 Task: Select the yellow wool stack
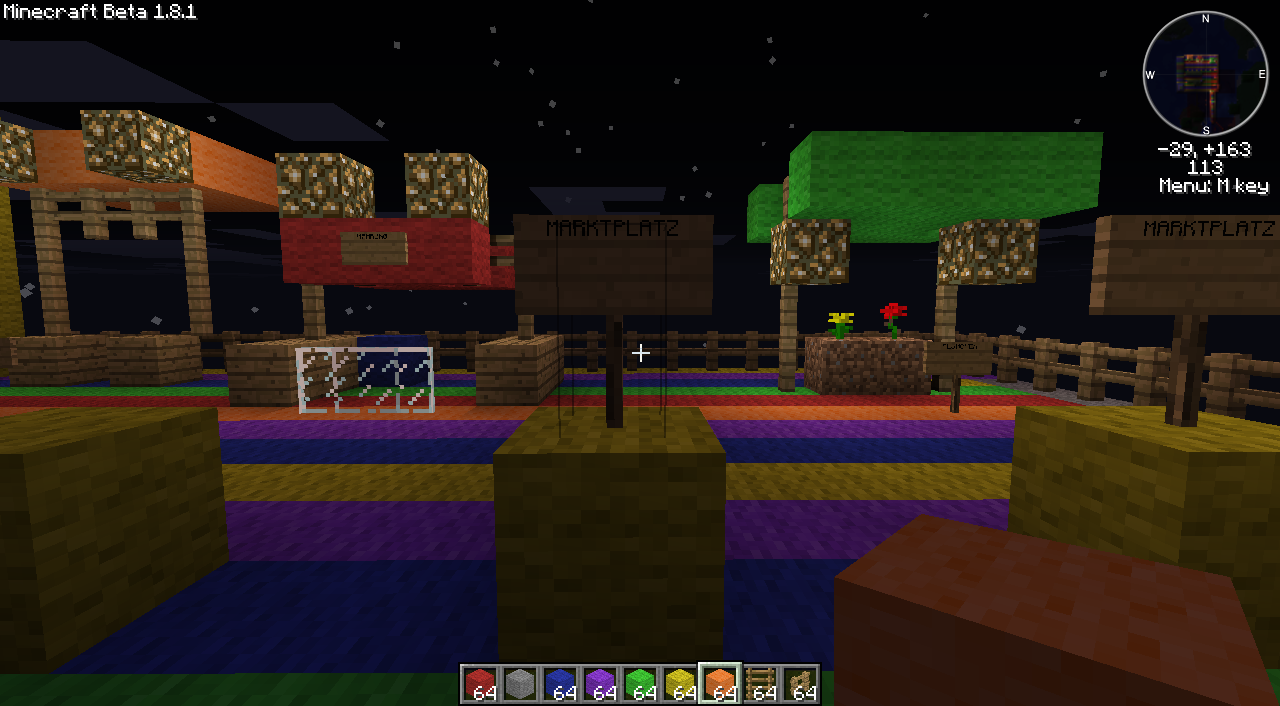pyautogui.click(x=680, y=684)
